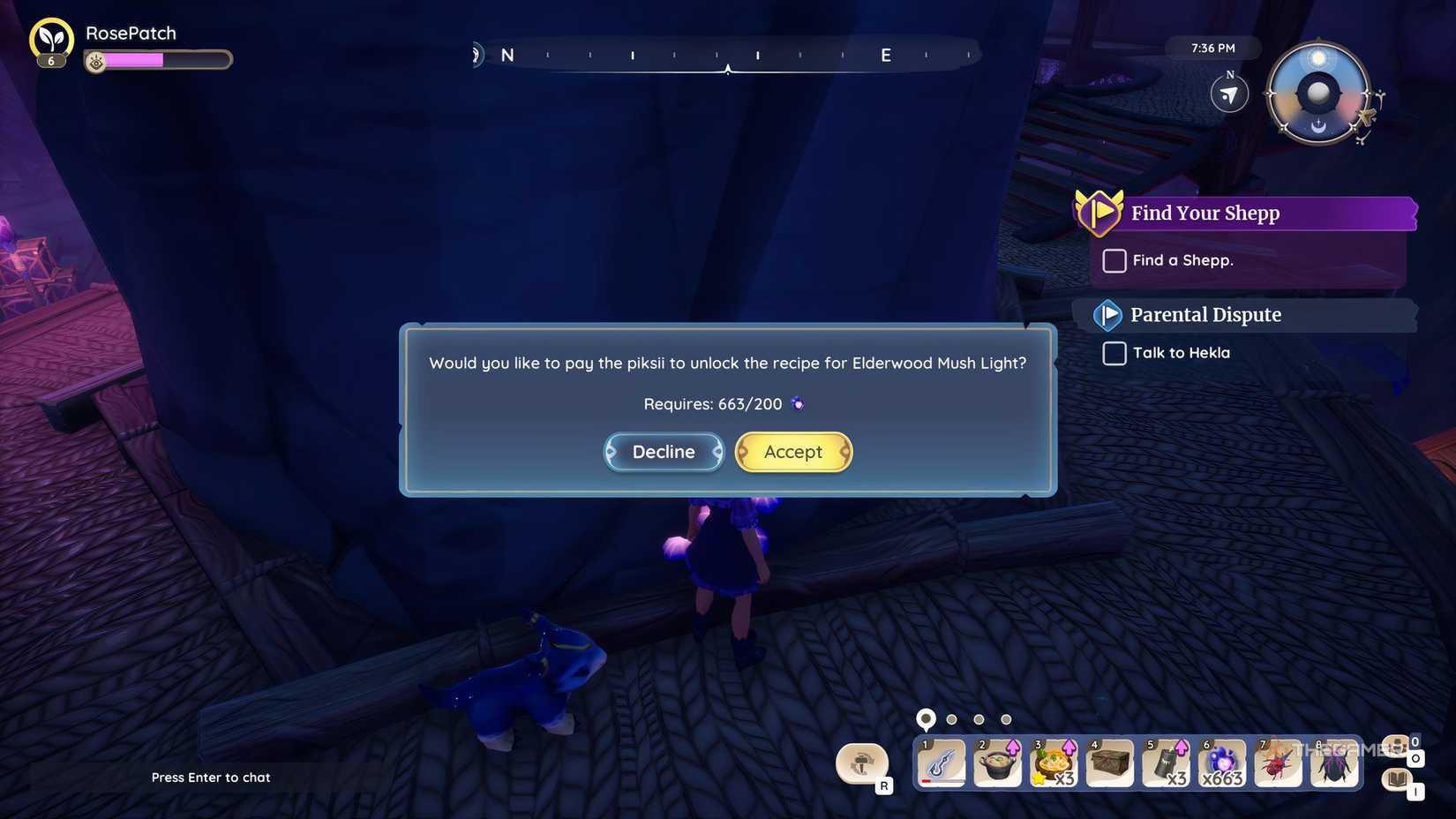Select the fishing rod in hotbar slot 1
This screenshot has height=819, width=1456.
[942, 763]
